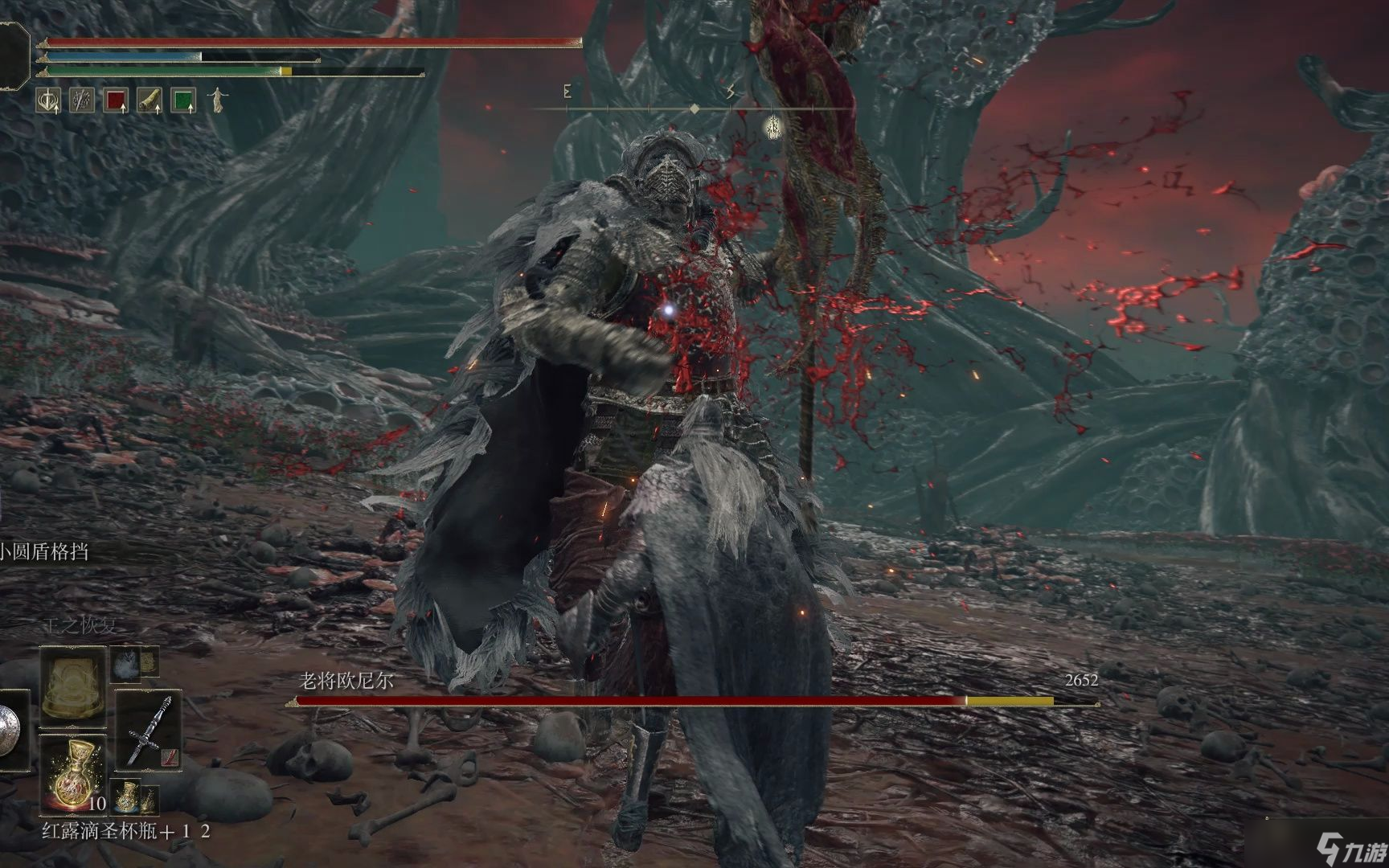Pick the blue cerulean flask next-item slot
Viewport: 1389px width, 868px height.
pyautogui.click(x=125, y=796)
